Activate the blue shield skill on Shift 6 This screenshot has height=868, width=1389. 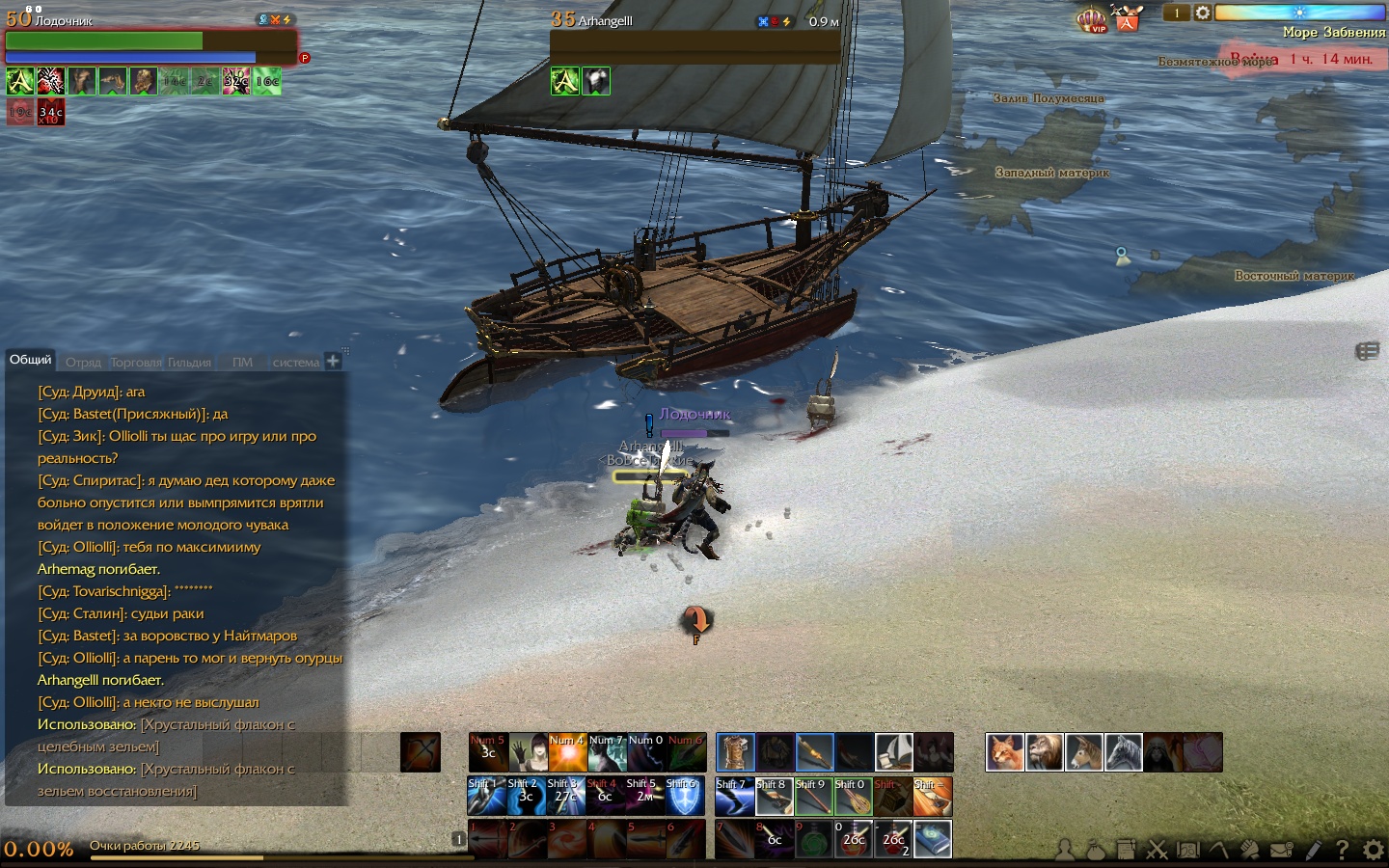(684, 797)
